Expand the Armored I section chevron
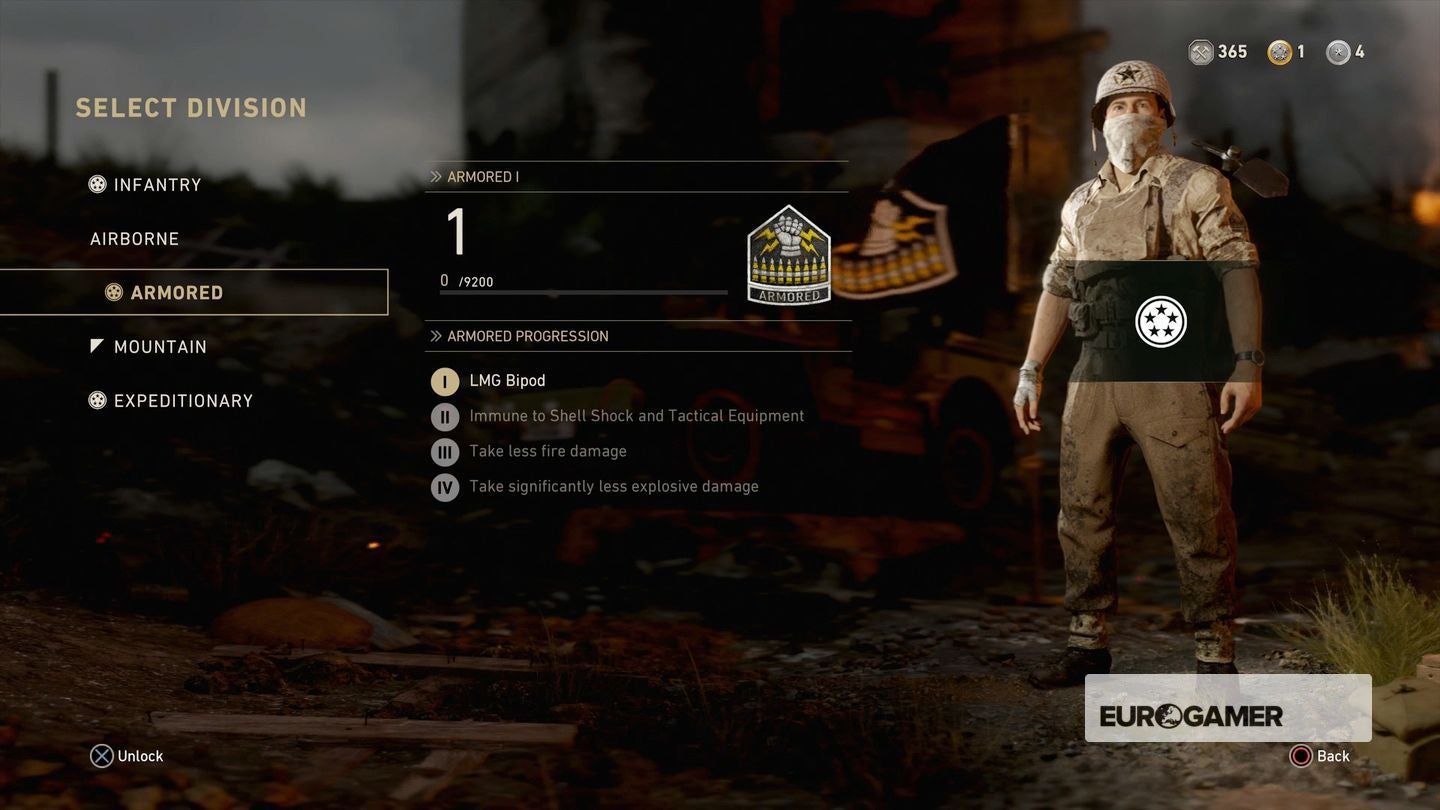The height and width of the screenshot is (810, 1440). (434, 176)
